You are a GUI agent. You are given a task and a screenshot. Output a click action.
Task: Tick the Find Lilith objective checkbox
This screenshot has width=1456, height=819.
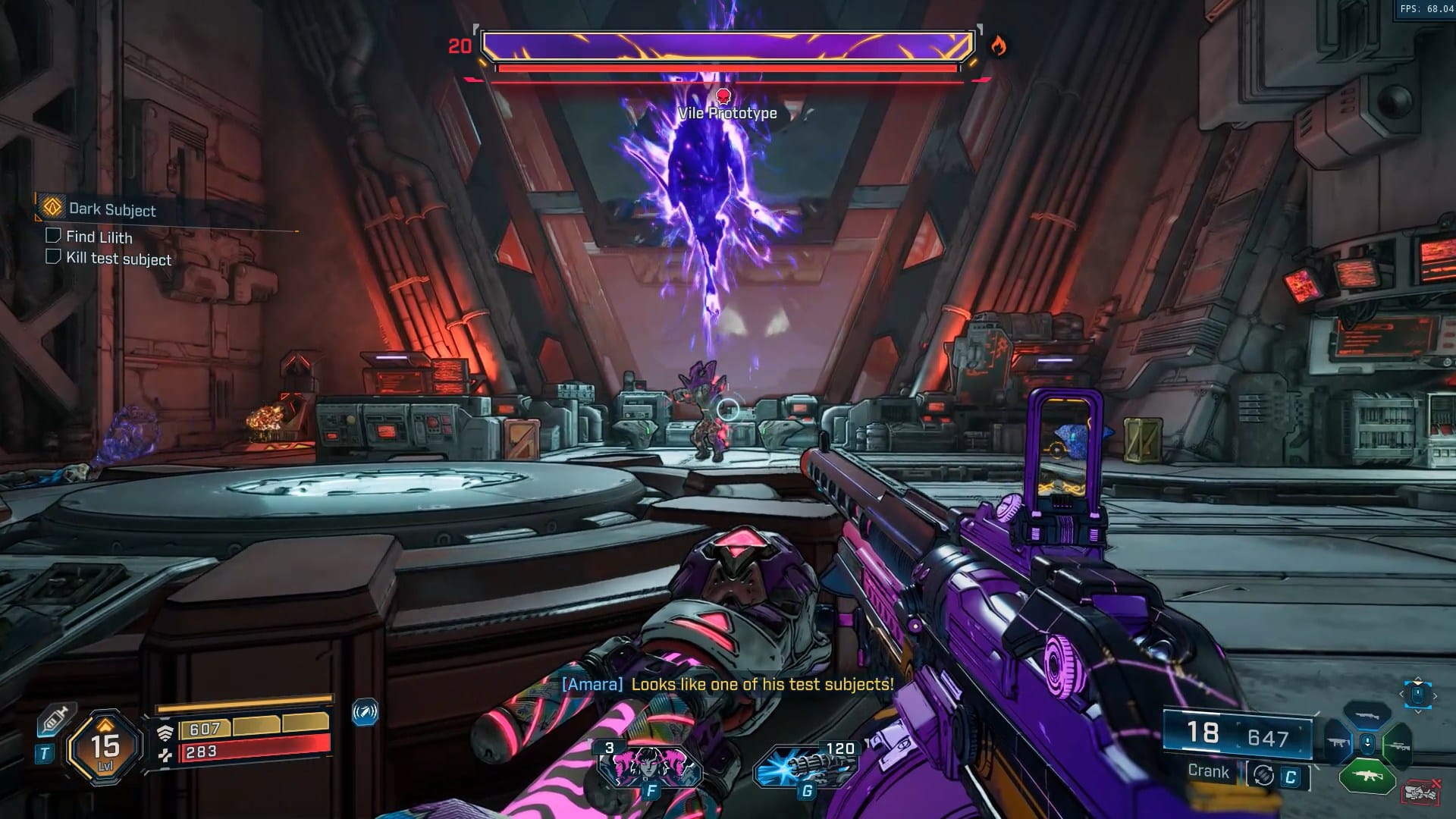point(53,235)
